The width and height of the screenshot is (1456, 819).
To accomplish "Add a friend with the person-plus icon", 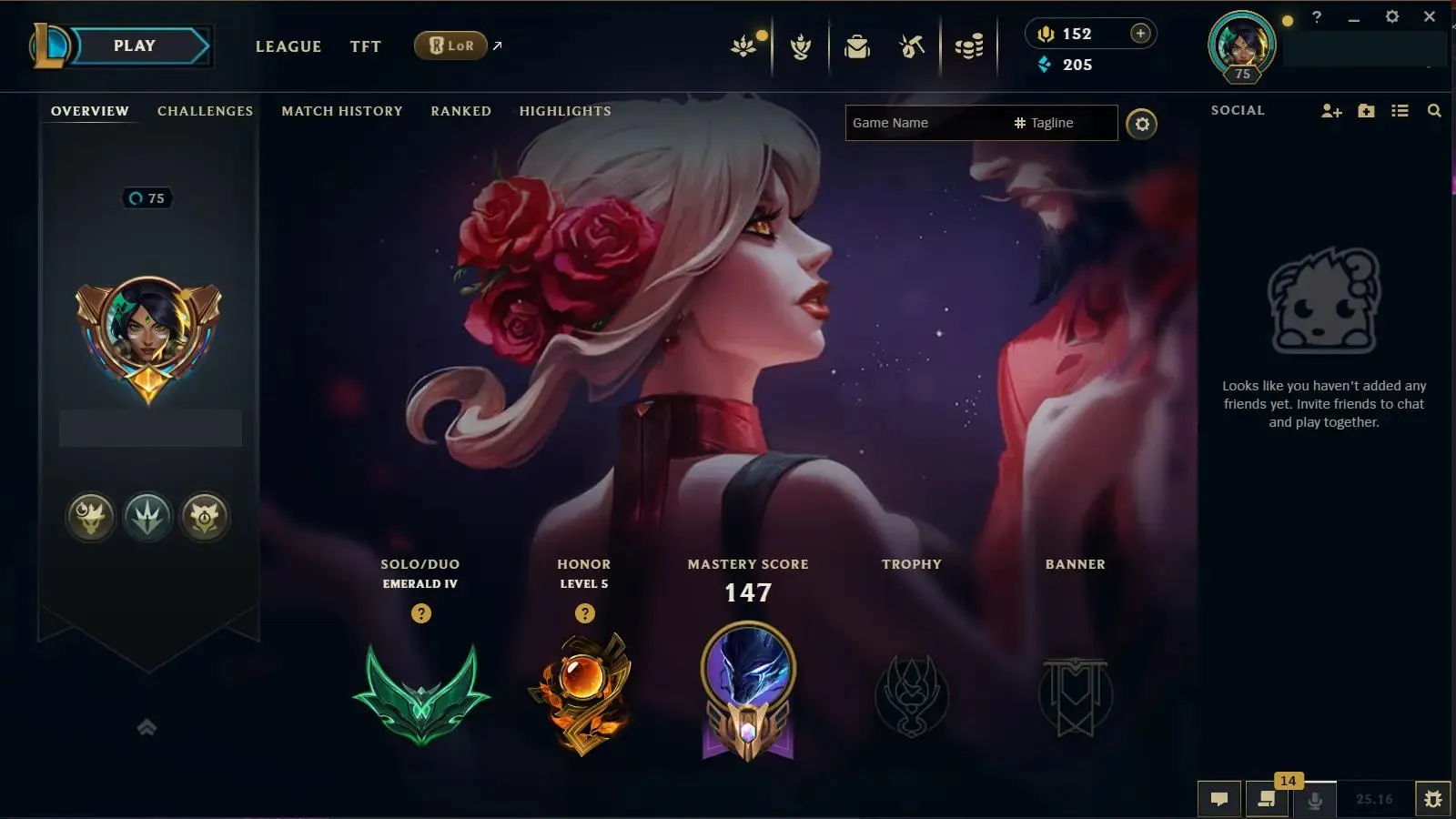I will coord(1332,110).
